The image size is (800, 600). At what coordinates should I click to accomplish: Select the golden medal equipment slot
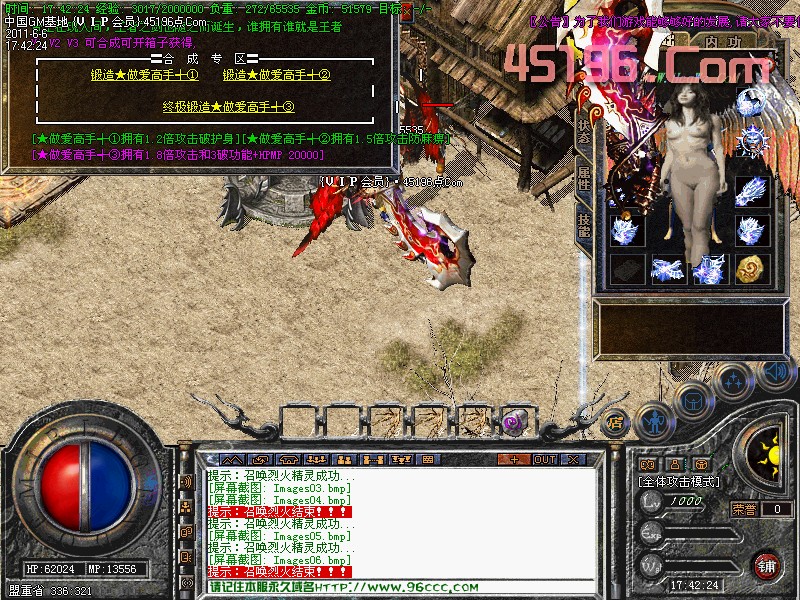(x=751, y=269)
